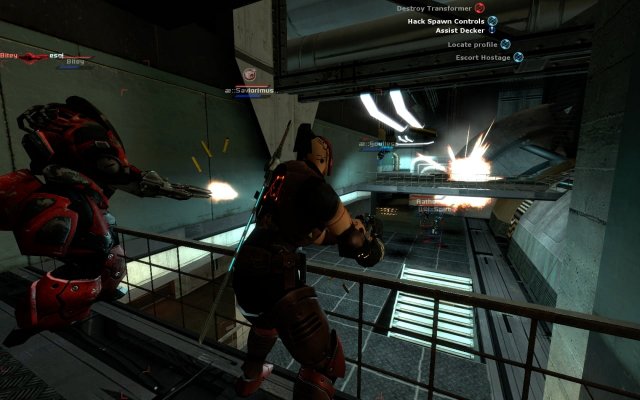Select the Destroy Transformer objective
This screenshot has height=400, width=640.
(434, 8)
